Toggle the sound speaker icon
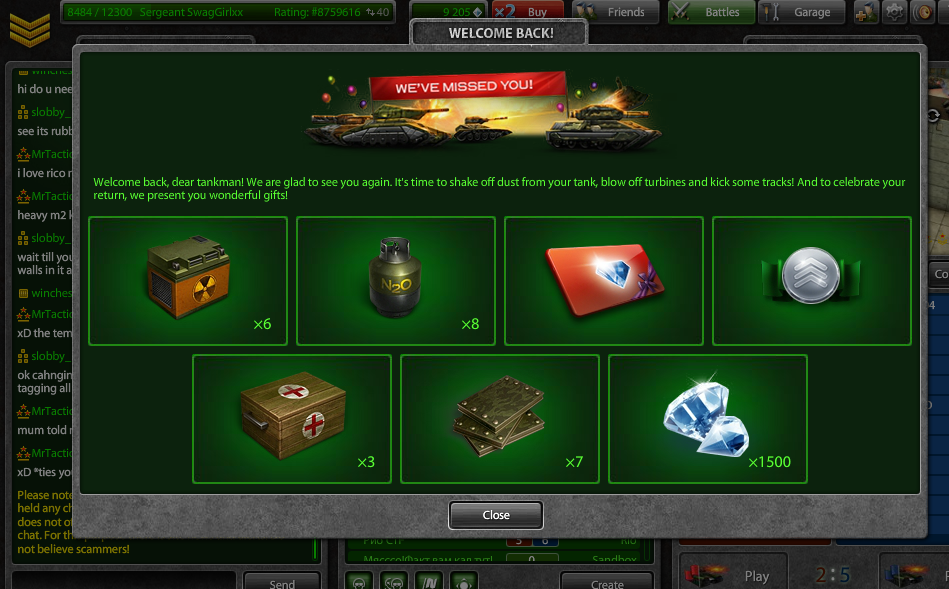 [x=922, y=12]
